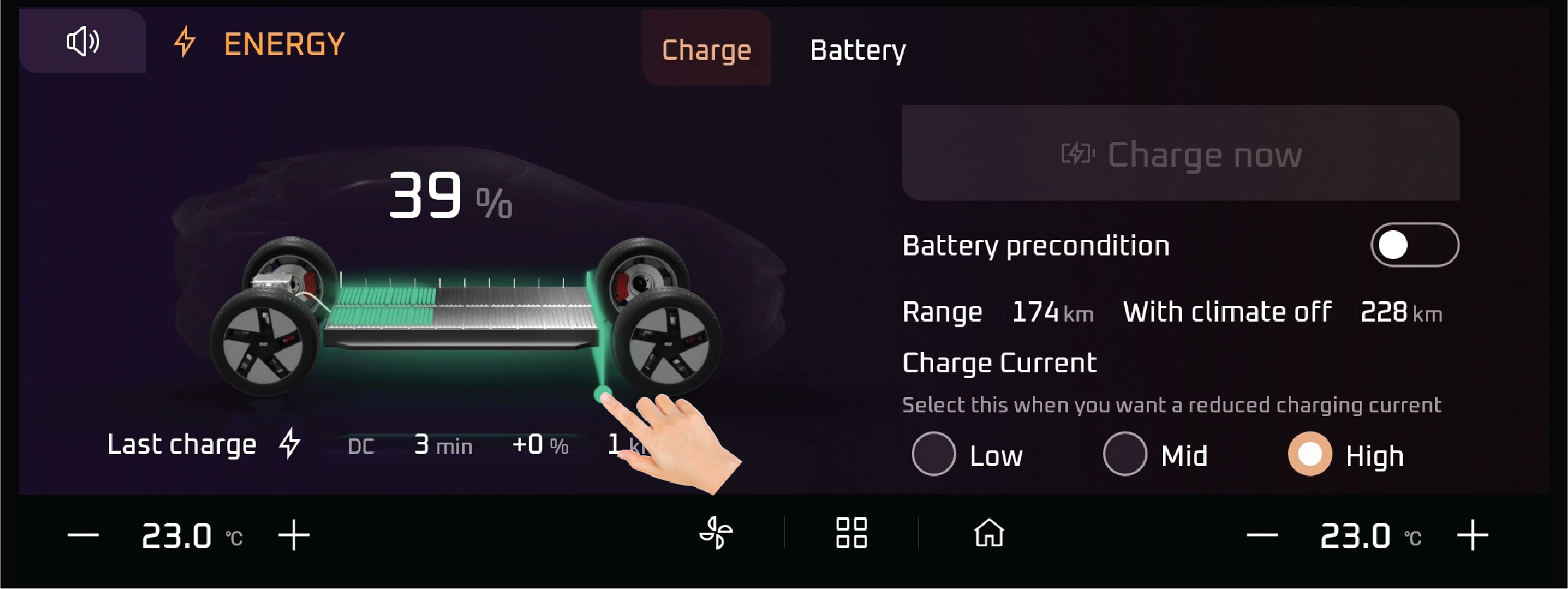1568x589 pixels.
Task: Switch to the Battery tab
Action: pyautogui.click(x=858, y=51)
